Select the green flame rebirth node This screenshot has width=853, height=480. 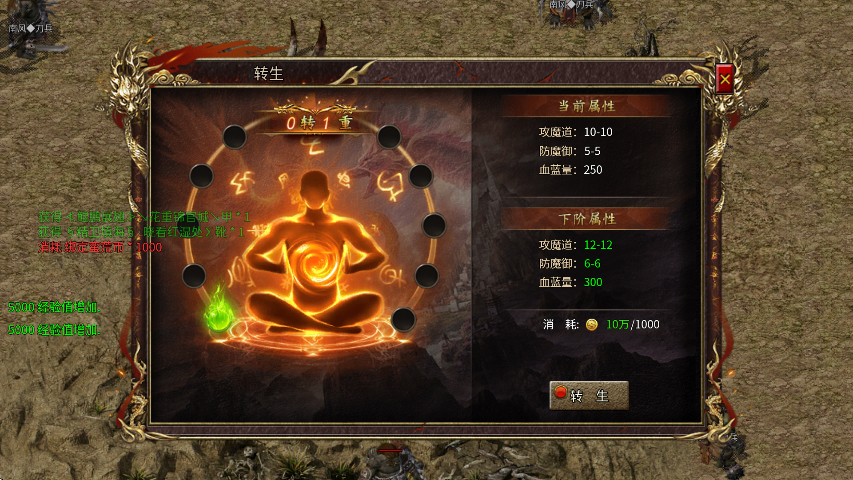[217, 312]
